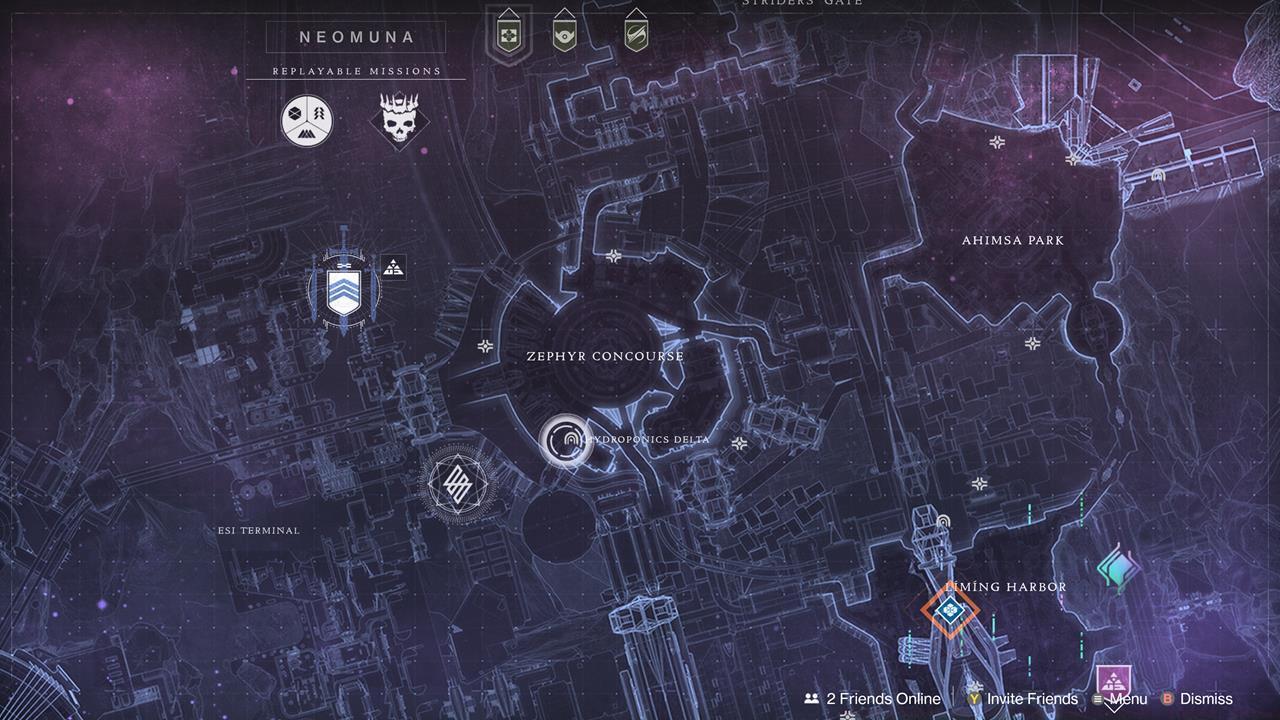Choose the quest banner with the cross emblem

tap(507, 32)
